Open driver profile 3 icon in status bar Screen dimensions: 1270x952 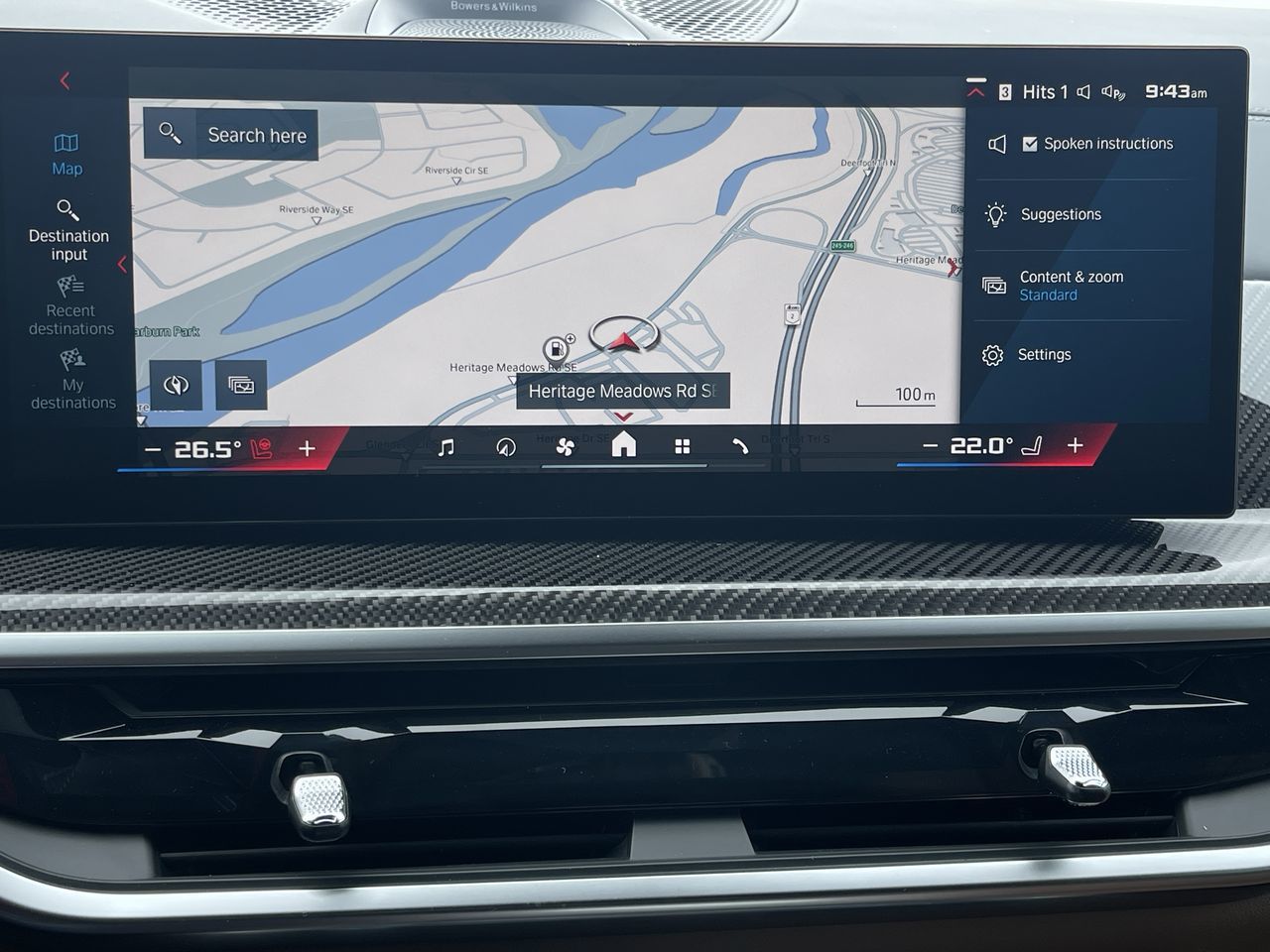point(1004,91)
